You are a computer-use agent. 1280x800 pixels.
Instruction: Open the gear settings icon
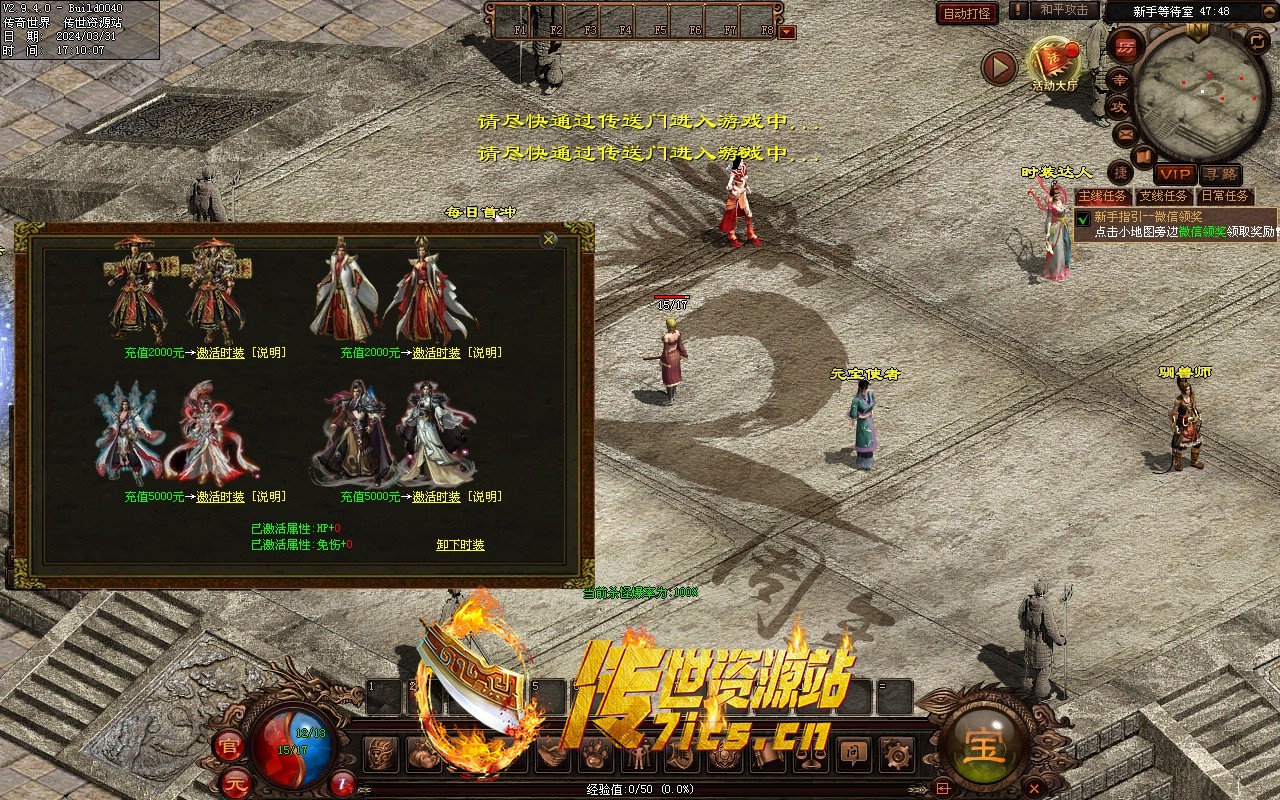pos(898,754)
